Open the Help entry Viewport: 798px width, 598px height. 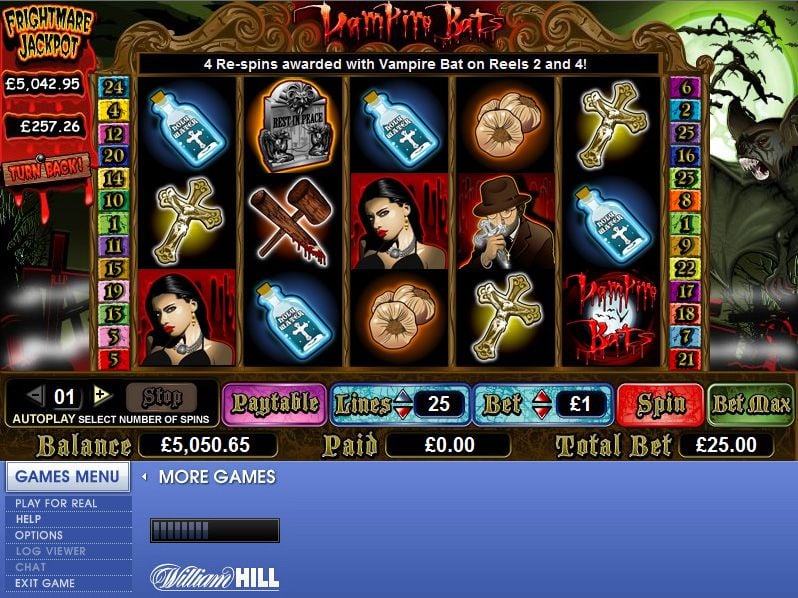(28, 519)
